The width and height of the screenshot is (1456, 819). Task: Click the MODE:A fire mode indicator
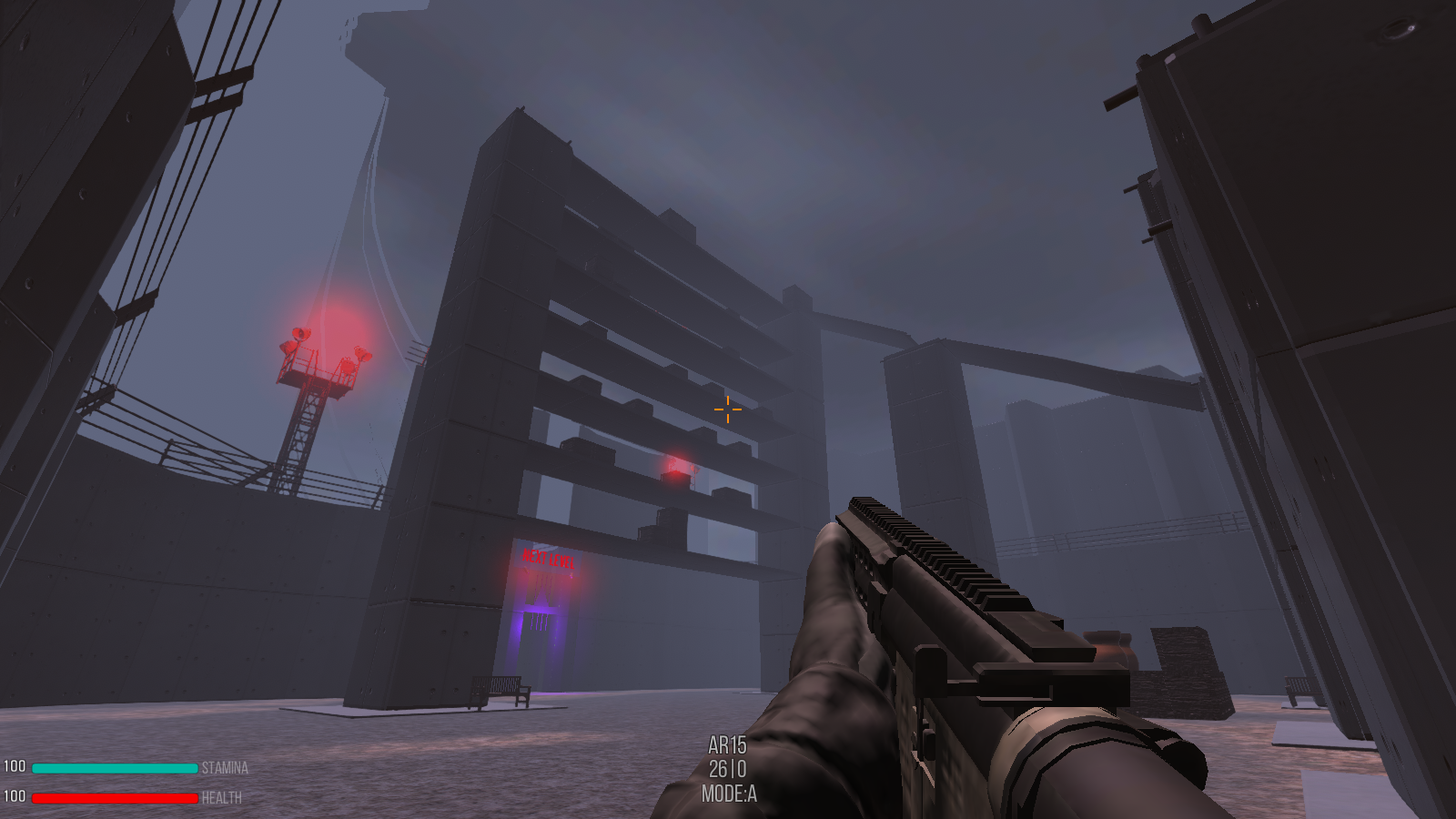pyautogui.click(x=728, y=794)
